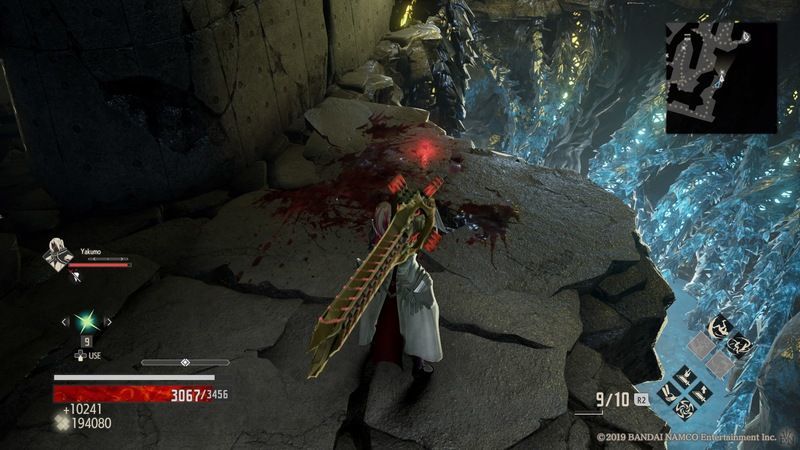This screenshot has width=800, height=450.
Task: Use the green sparkle quick item
Action: (87, 322)
